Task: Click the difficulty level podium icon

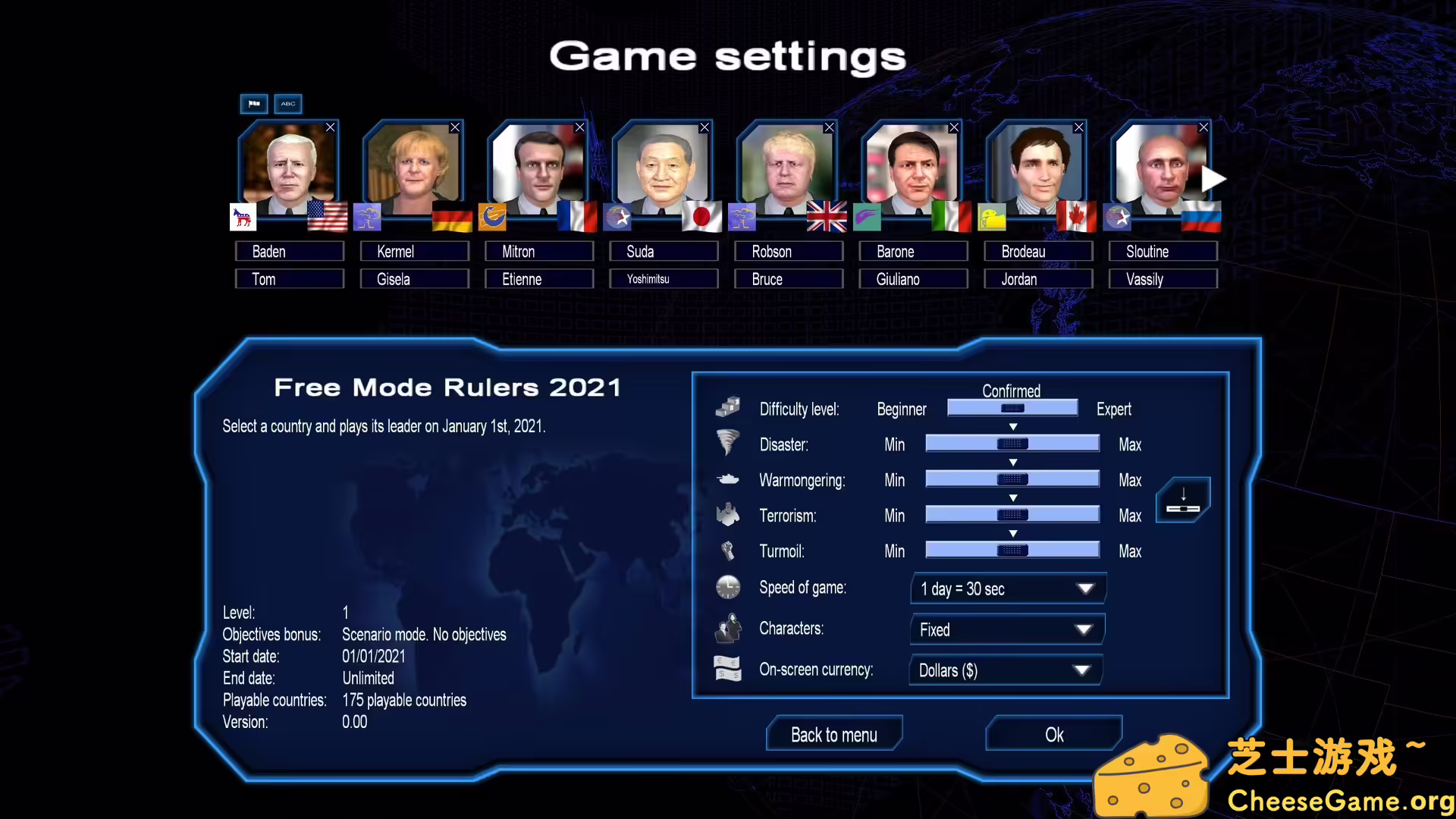Action: [x=728, y=406]
